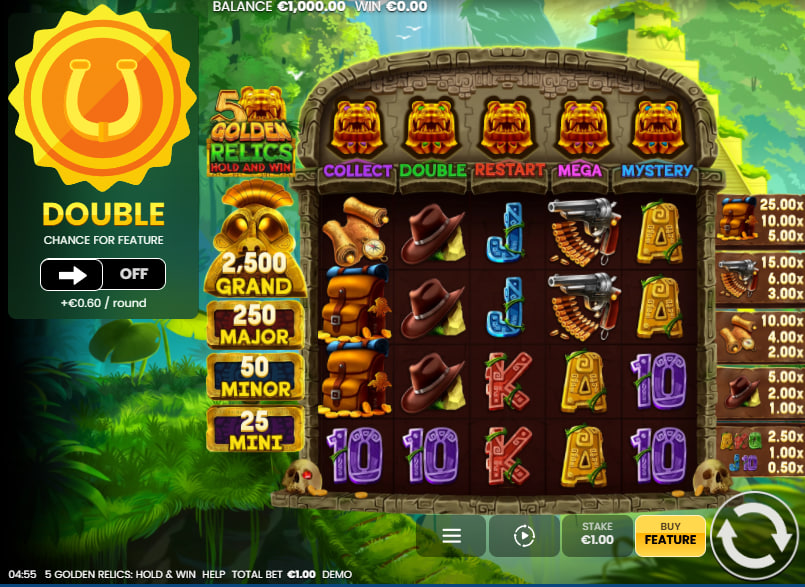This screenshot has height=587, width=805.
Task: Open the Buy Feature menu
Action: (670, 535)
